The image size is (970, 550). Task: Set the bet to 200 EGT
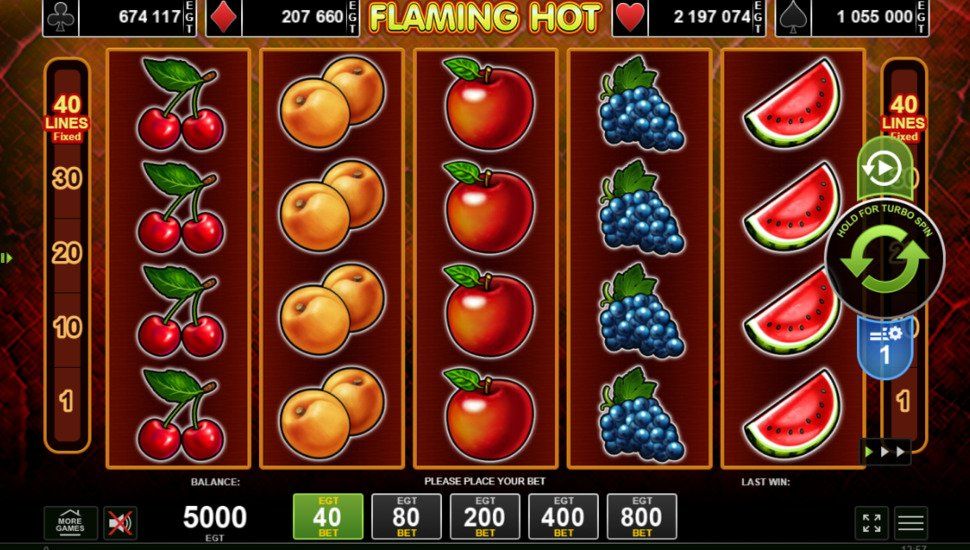[x=485, y=516]
